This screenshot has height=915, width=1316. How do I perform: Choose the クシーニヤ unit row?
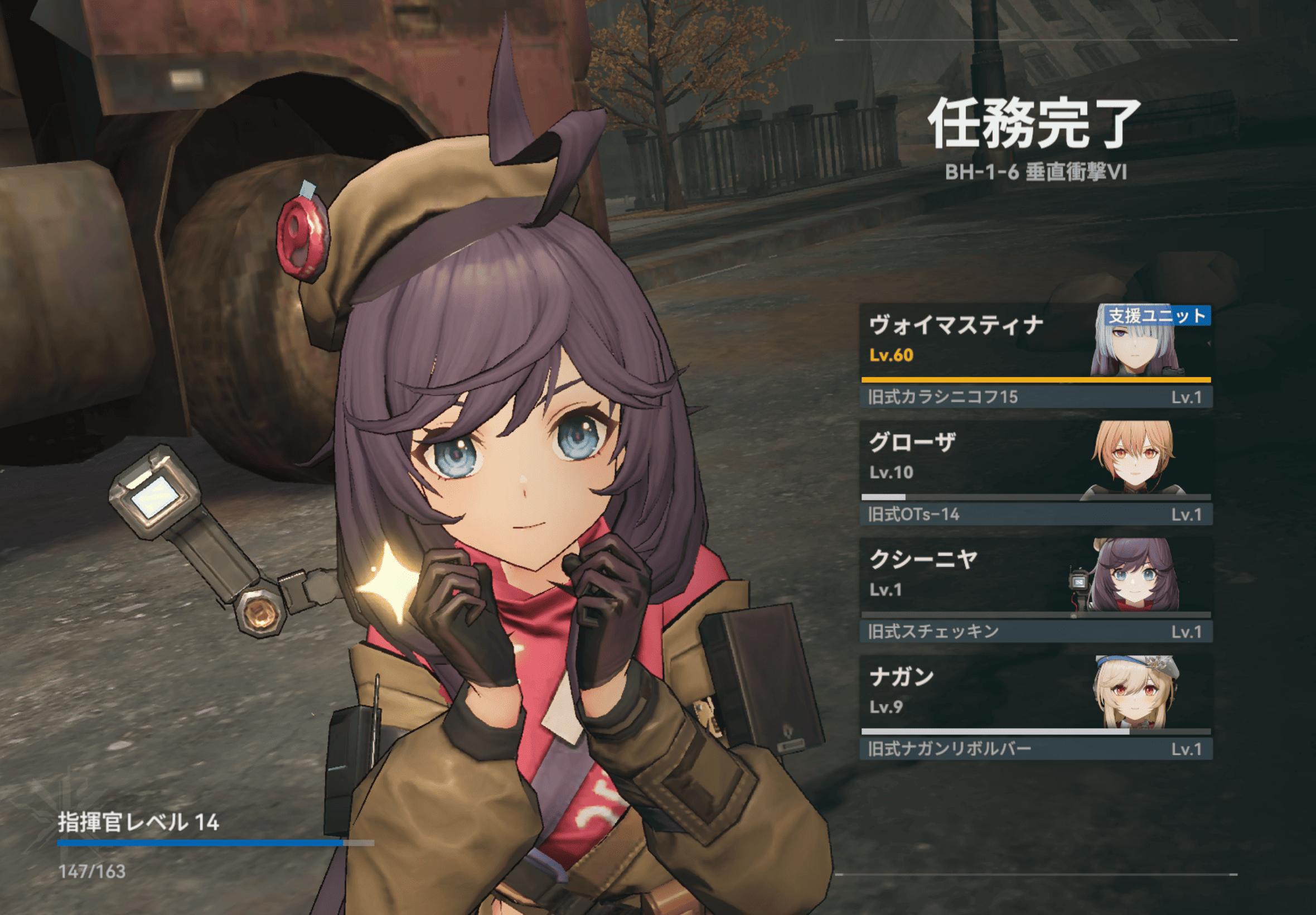(974, 575)
